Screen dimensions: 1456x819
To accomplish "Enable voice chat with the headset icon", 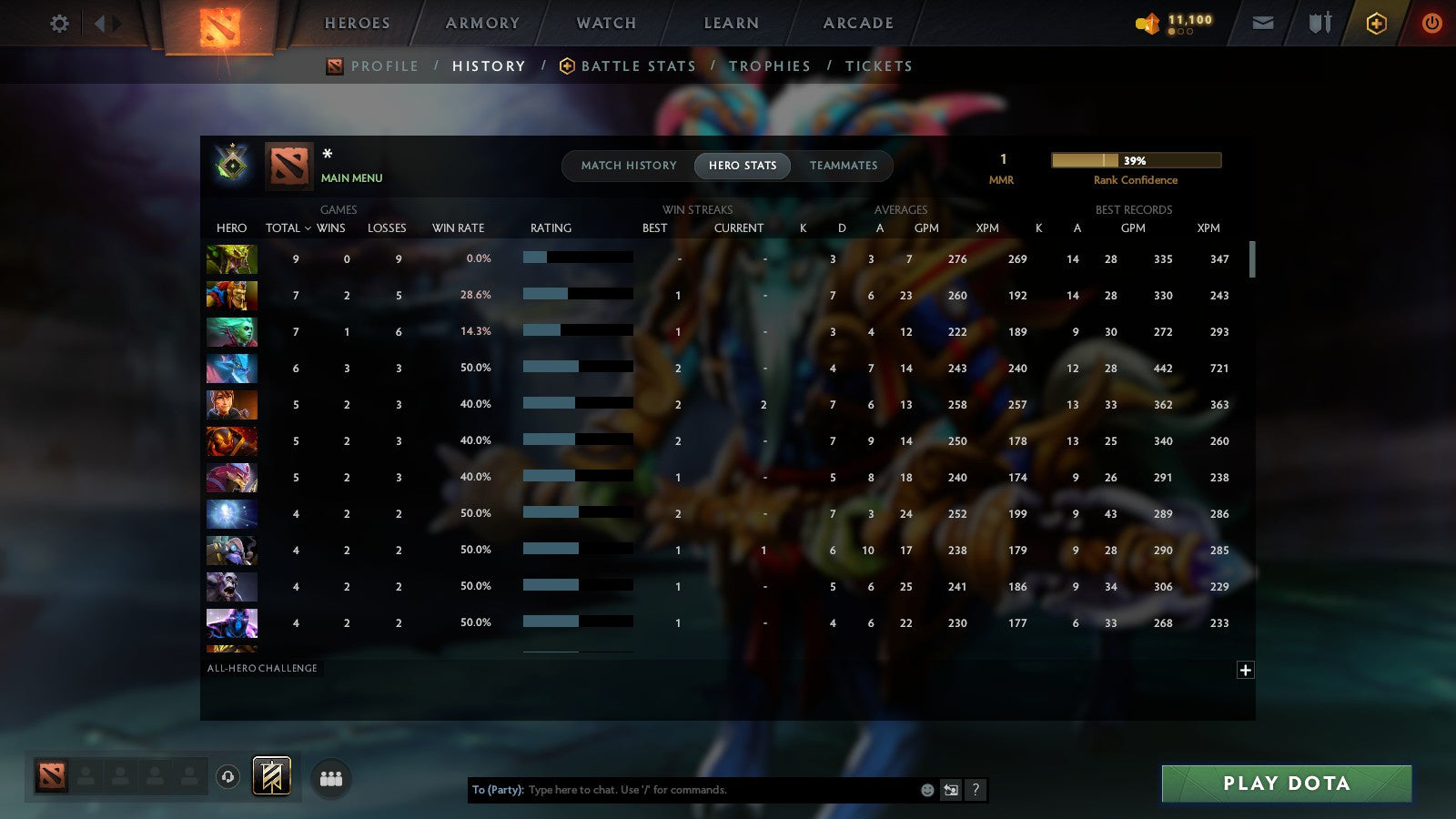I will tap(227, 775).
